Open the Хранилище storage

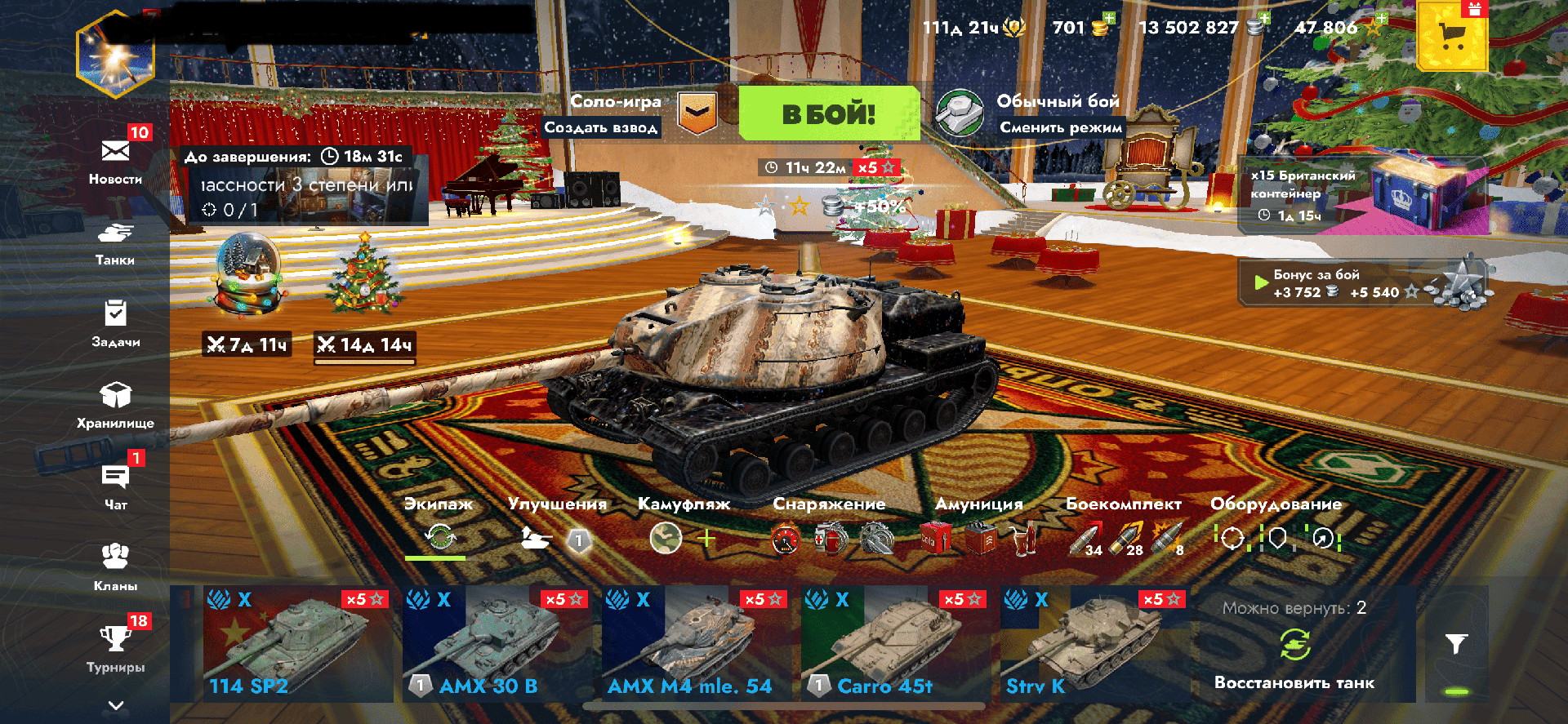tap(115, 405)
